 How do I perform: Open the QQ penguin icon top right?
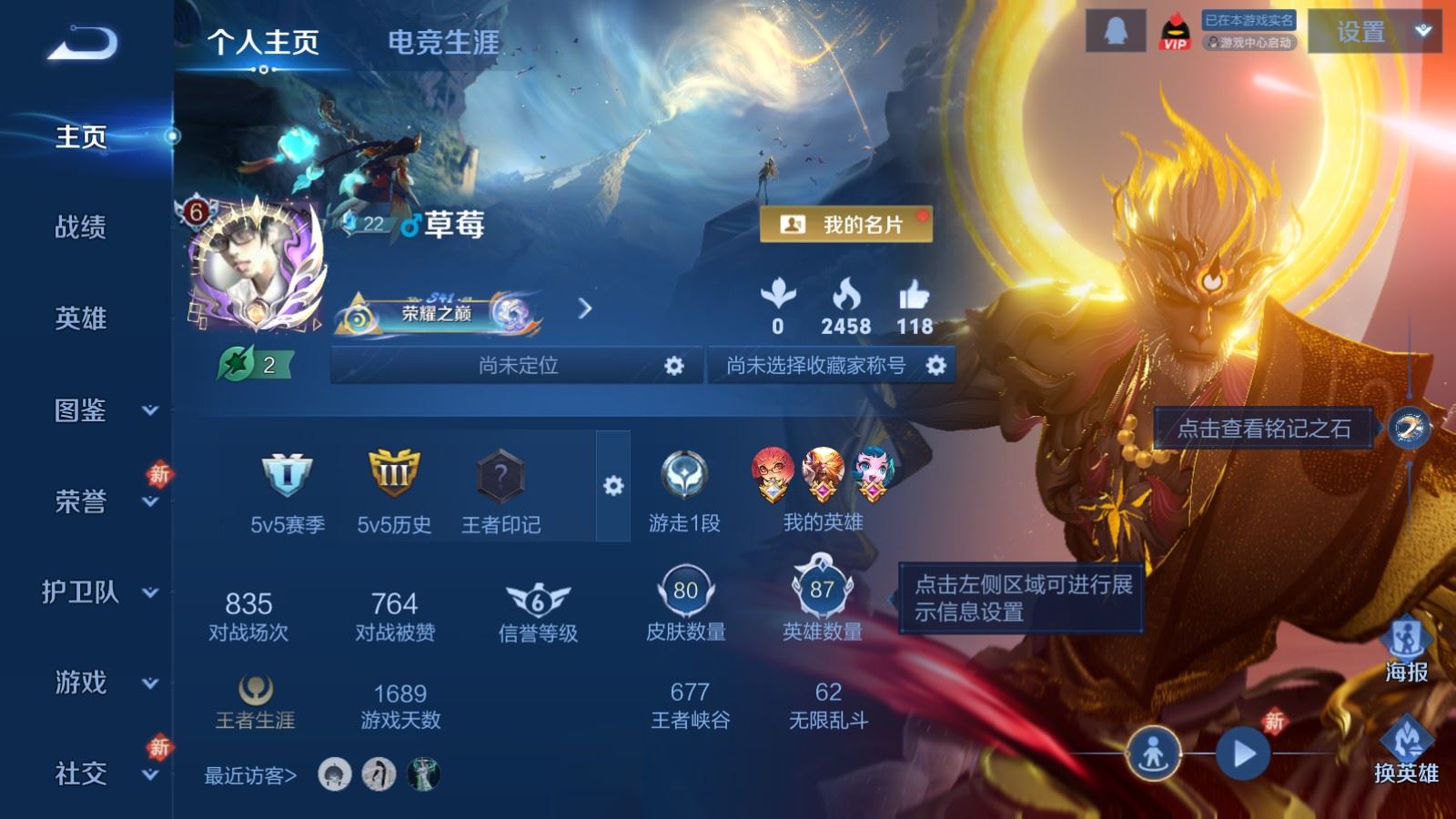(x=1115, y=28)
